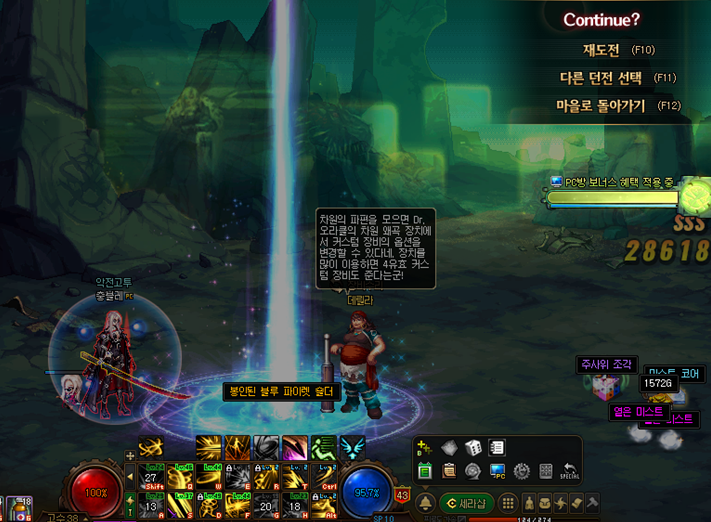Click the PC monitor bonus icon
The height and width of the screenshot is (522, 711).
click(x=497, y=471)
